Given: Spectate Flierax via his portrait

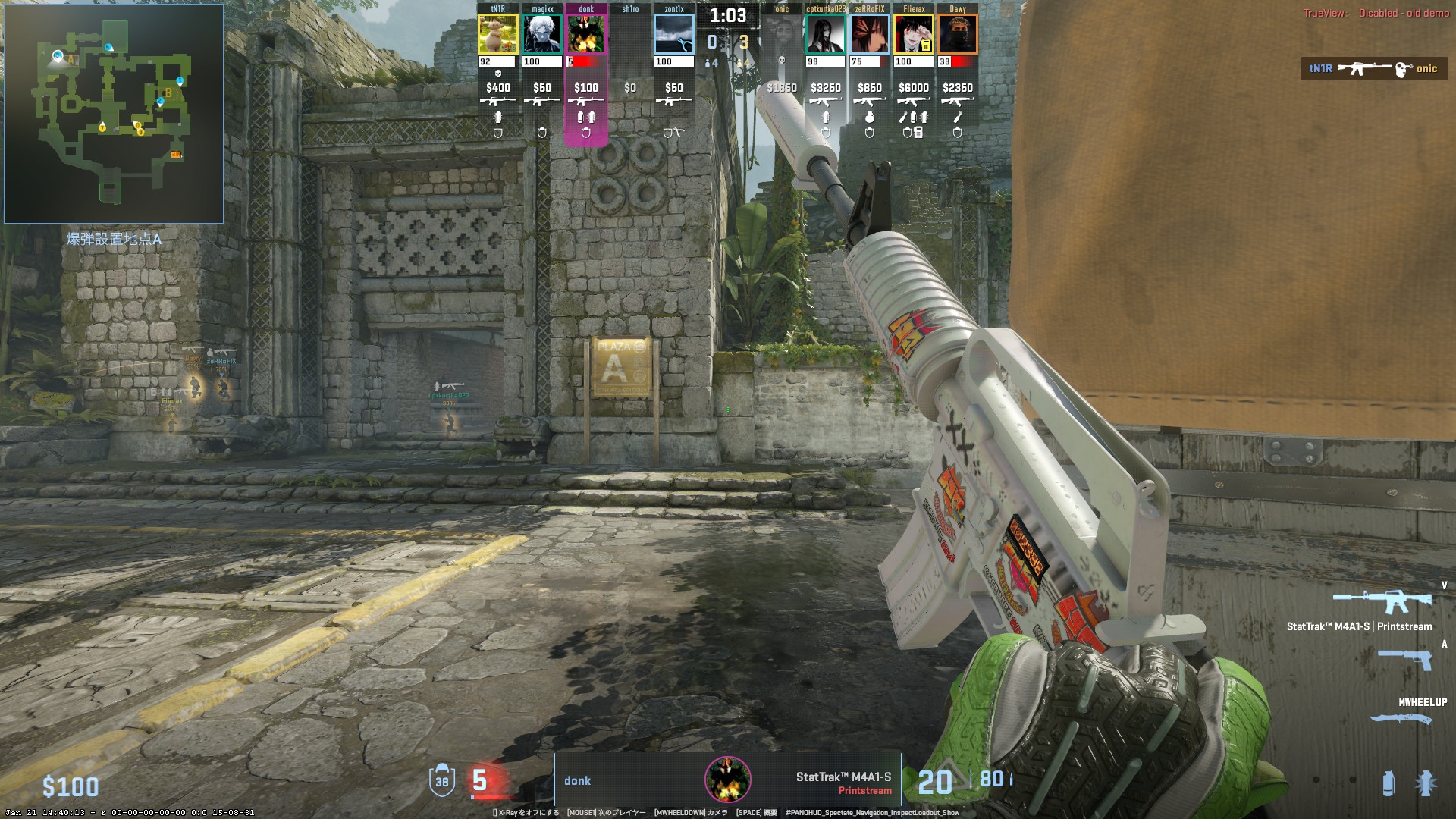Looking at the screenshot, I should (914, 34).
